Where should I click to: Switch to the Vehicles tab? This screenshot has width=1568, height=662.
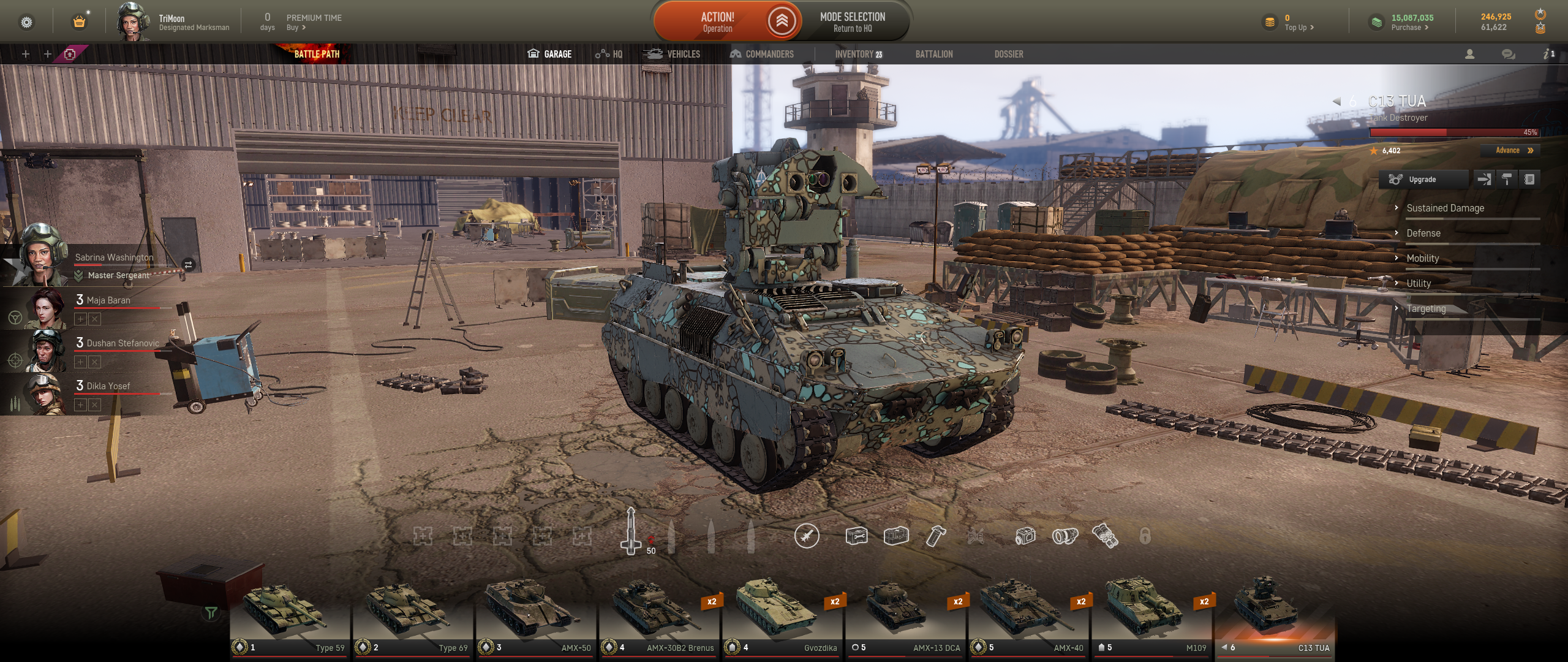[672, 54]
